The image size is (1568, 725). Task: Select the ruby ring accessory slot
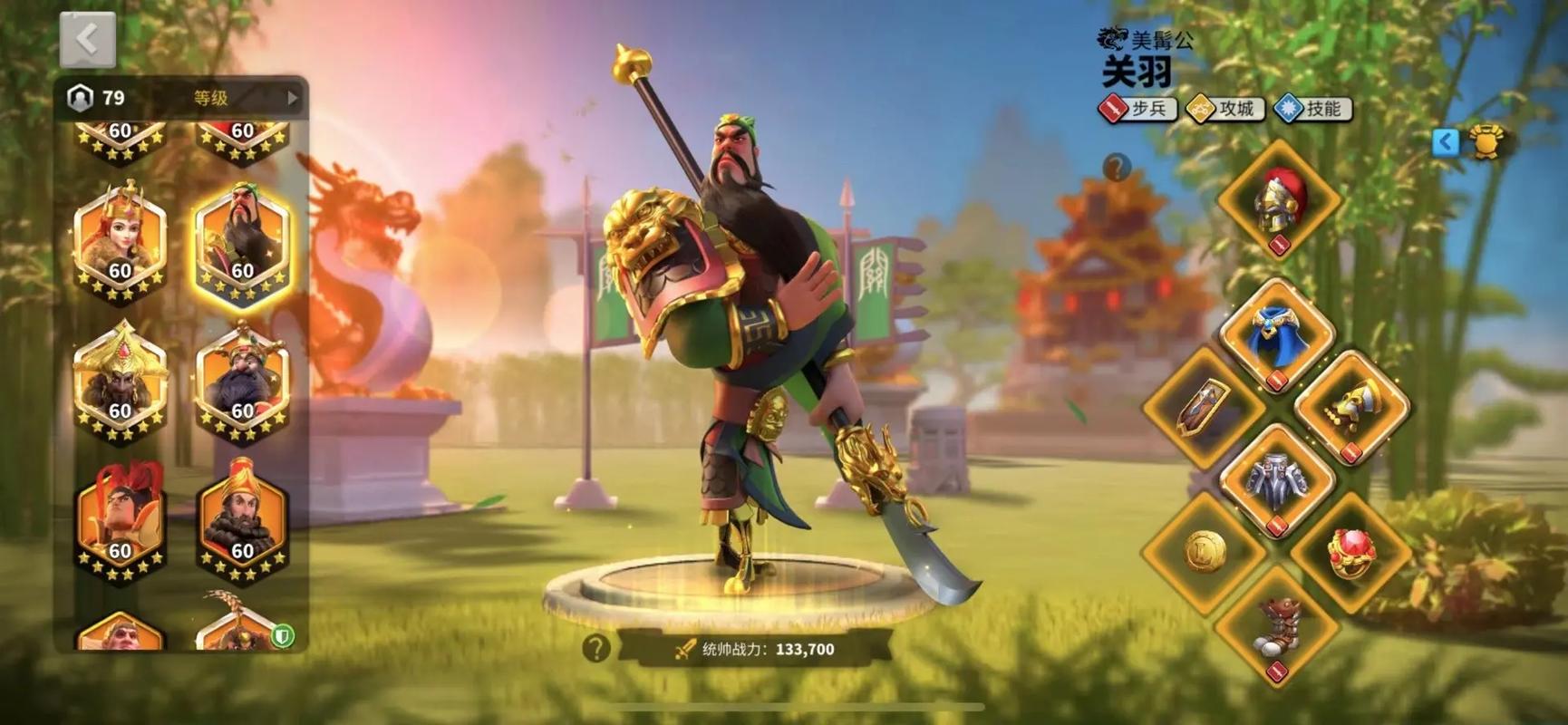pyautogui.click(x=1350, y=550)
